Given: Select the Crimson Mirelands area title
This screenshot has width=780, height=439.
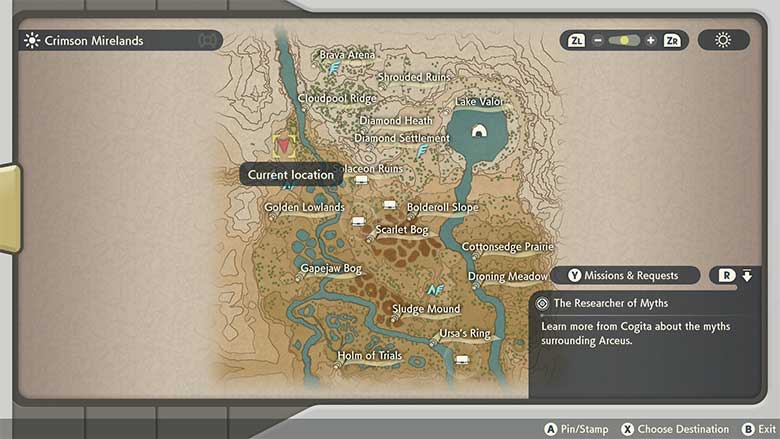Looking at the screenshot, I should [94, 41].
